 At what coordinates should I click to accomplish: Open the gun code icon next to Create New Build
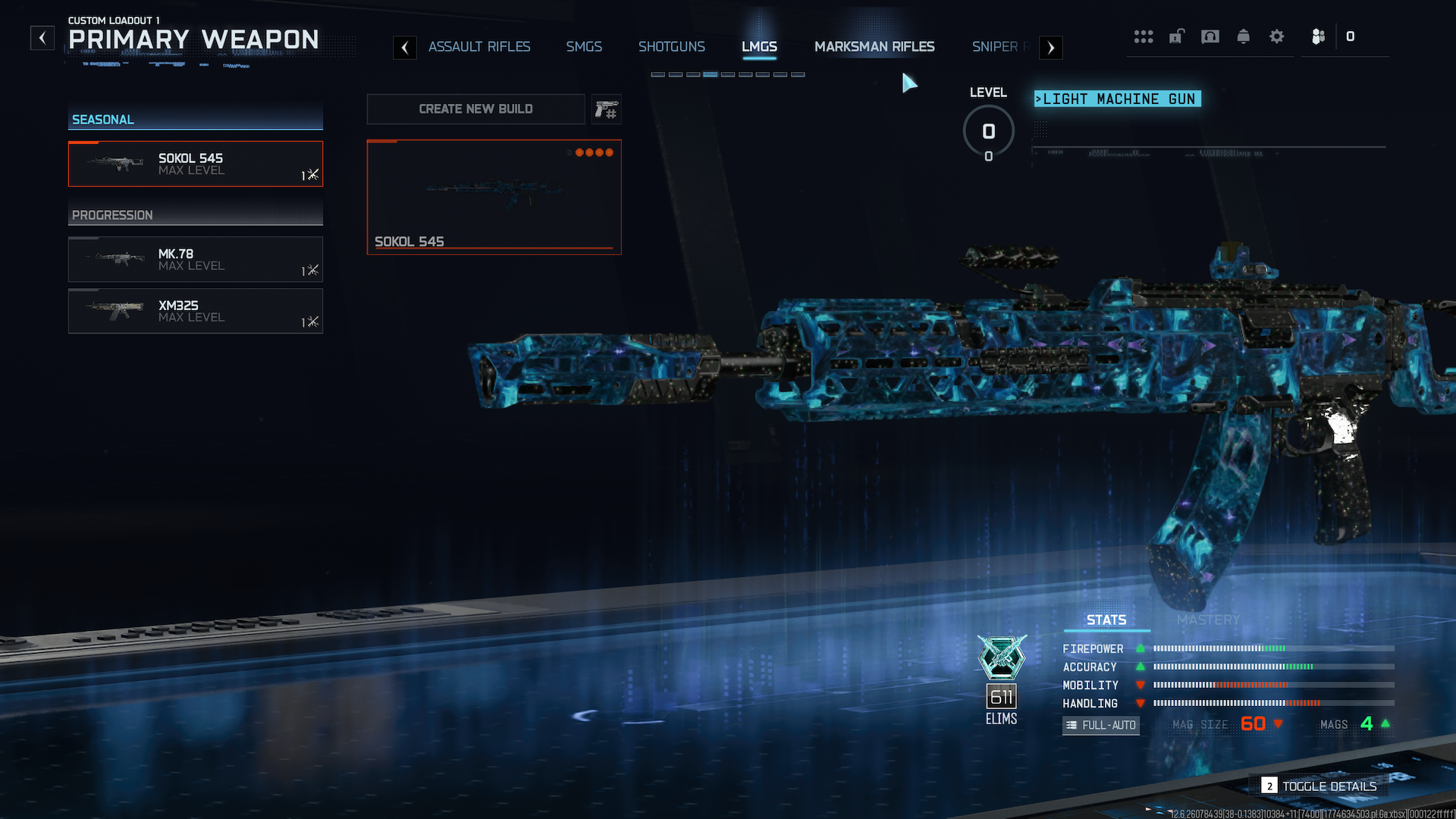tap(606, 110)
